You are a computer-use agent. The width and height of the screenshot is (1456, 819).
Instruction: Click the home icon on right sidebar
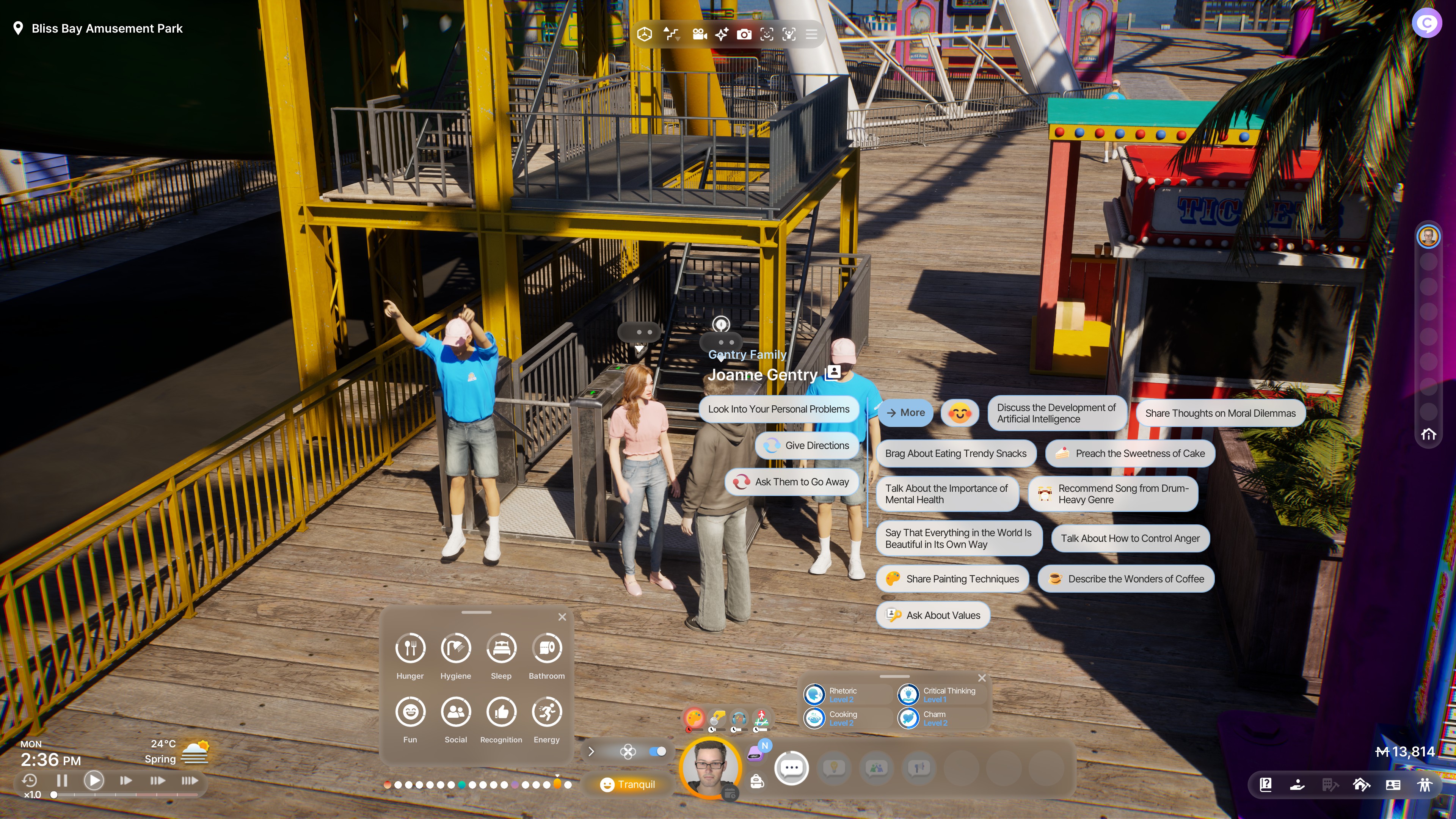tap(1428, 434)
